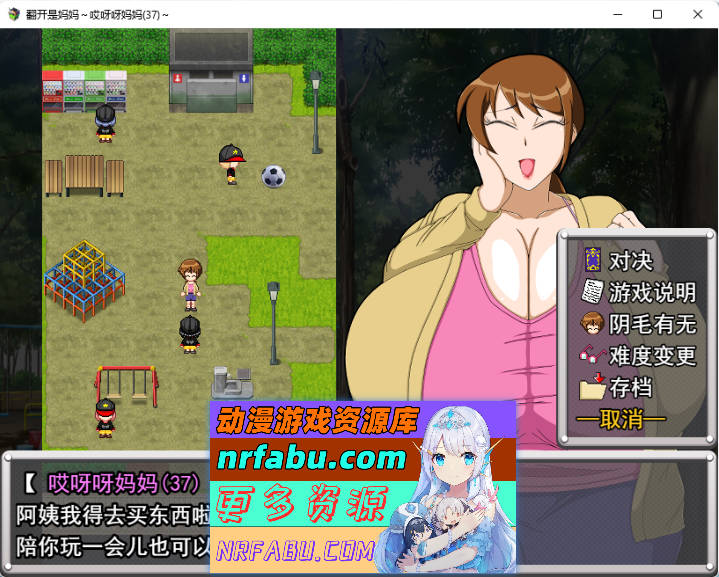Open the 存档 save menu entry
Image resolution: width=719 pixels, height=577 pixels.
pyautogui.click(x=630, y=387)
